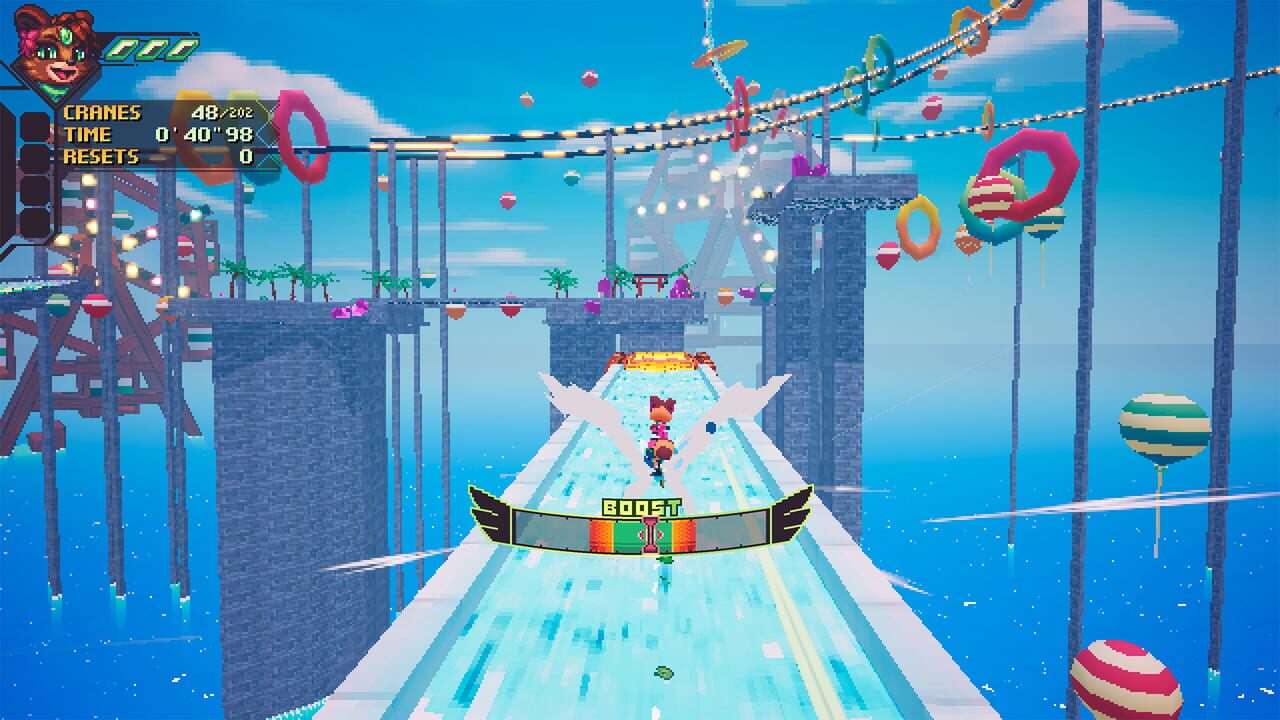Select the BOOST label above the meter

640,505
